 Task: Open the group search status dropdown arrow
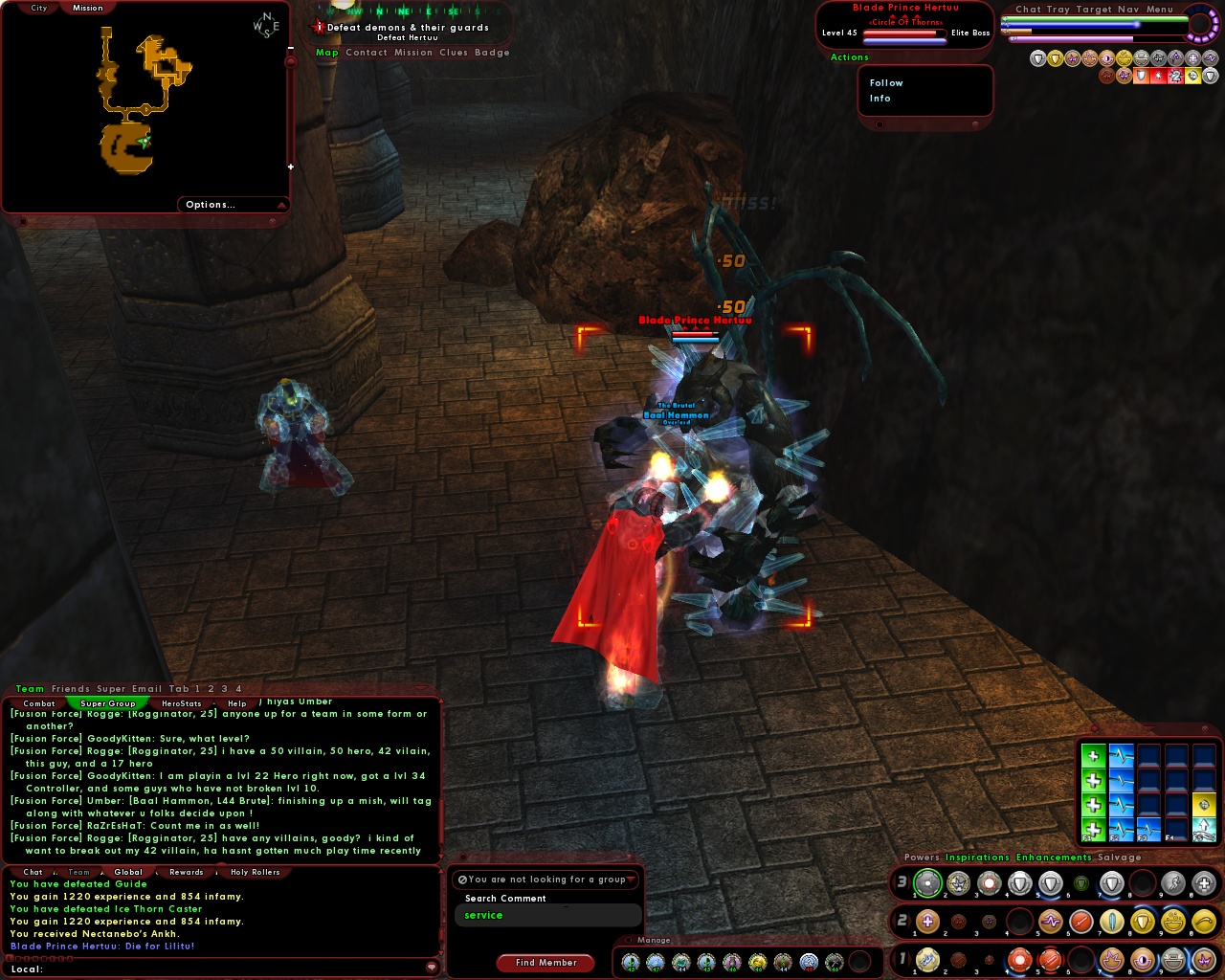(x=631, y=879)
